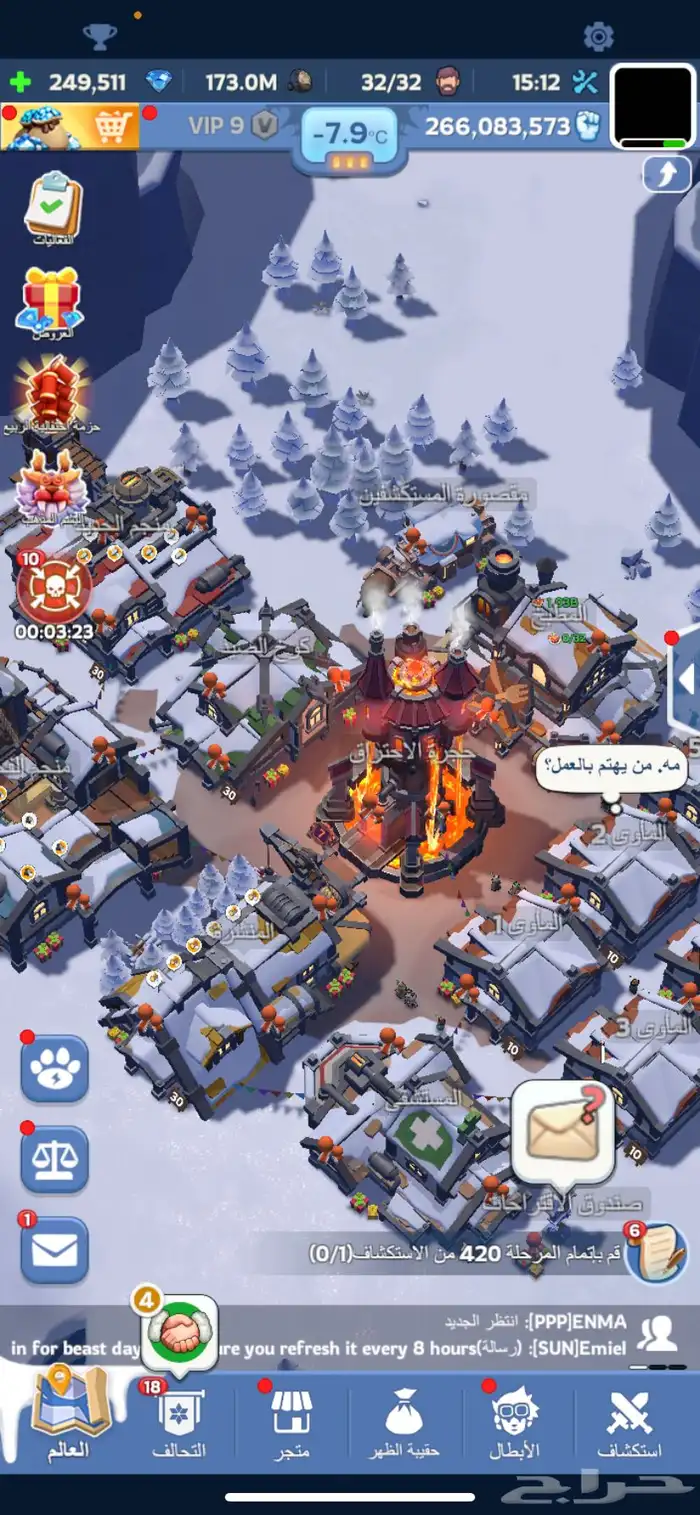This screenshot has height=1515, width=700.
Task: Open the balance scales button
Action: (55, 1159)
